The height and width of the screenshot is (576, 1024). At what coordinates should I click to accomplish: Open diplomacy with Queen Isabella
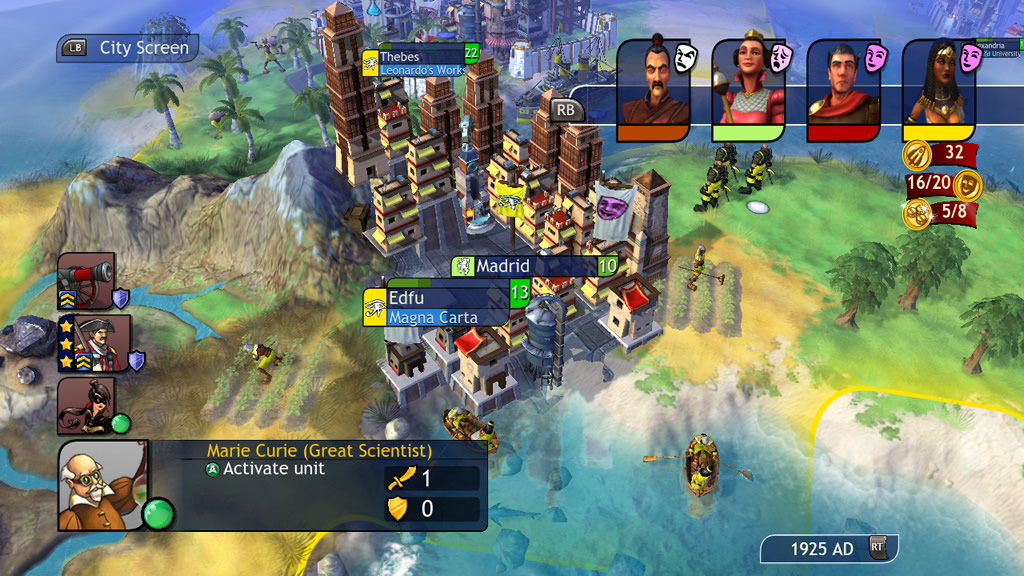(x=748, y=87)
